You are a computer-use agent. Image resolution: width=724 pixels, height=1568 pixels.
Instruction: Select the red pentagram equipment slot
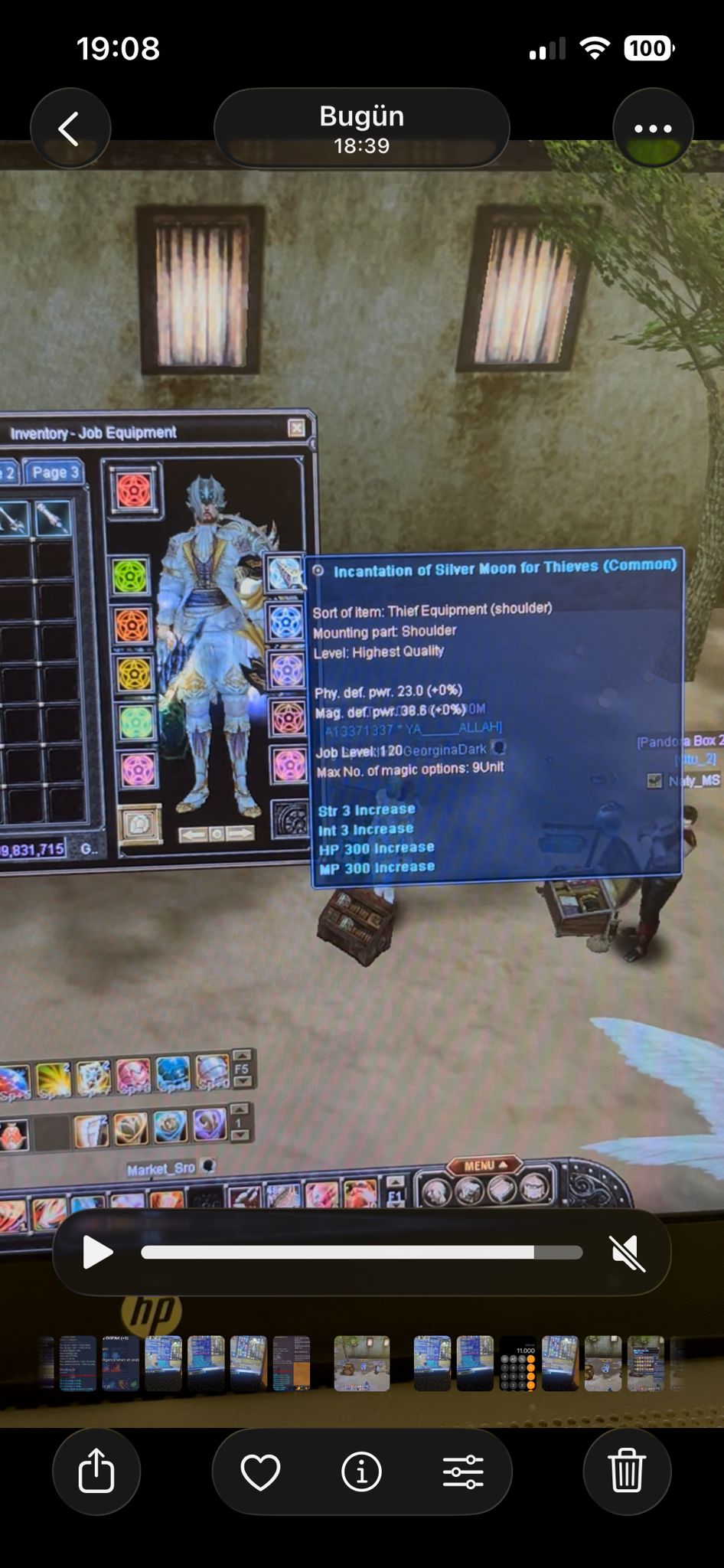[133, 490]
